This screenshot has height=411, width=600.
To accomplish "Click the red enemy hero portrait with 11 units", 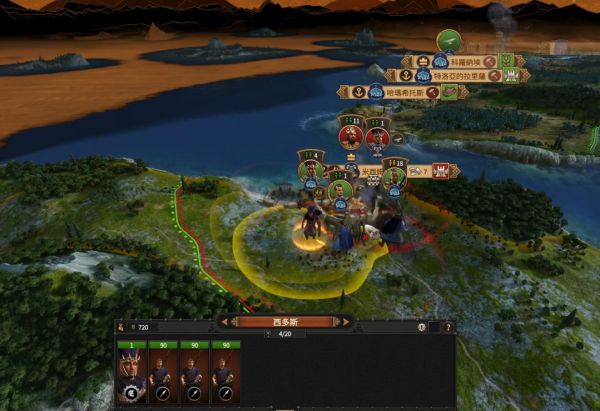I will (x=350, y=136).
